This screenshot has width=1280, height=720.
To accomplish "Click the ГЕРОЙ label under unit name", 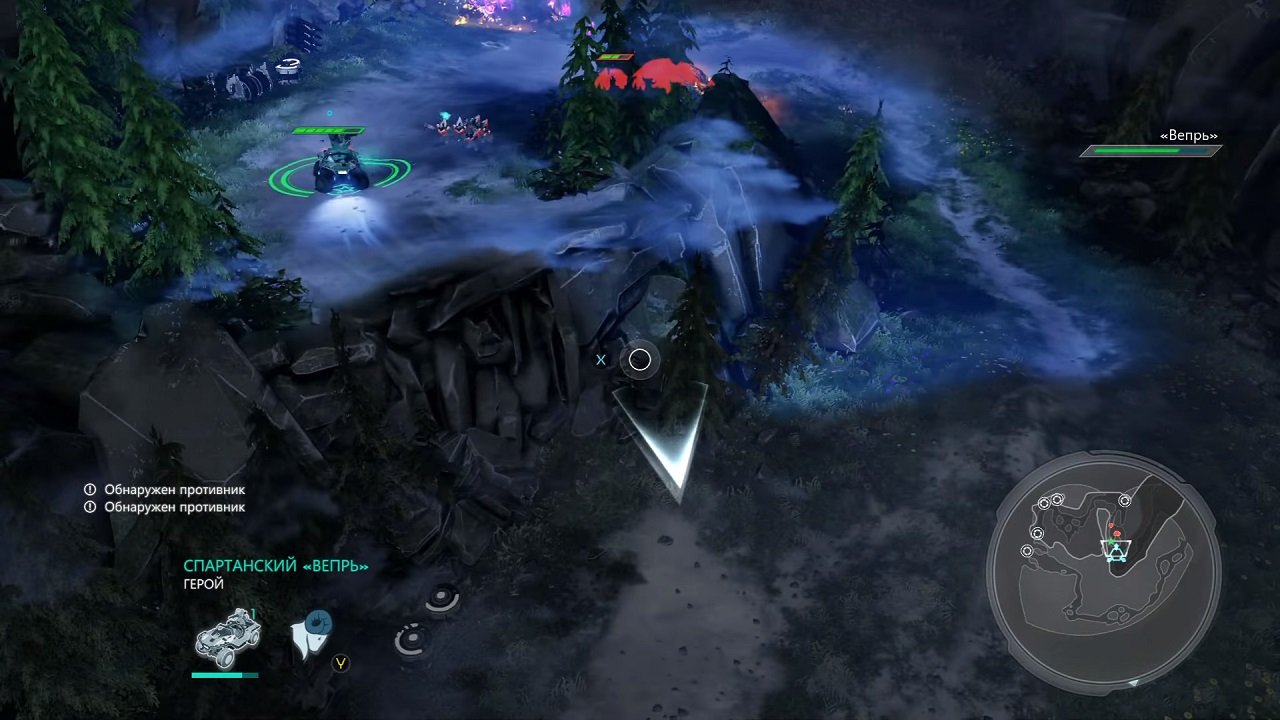I will (202, 584).
